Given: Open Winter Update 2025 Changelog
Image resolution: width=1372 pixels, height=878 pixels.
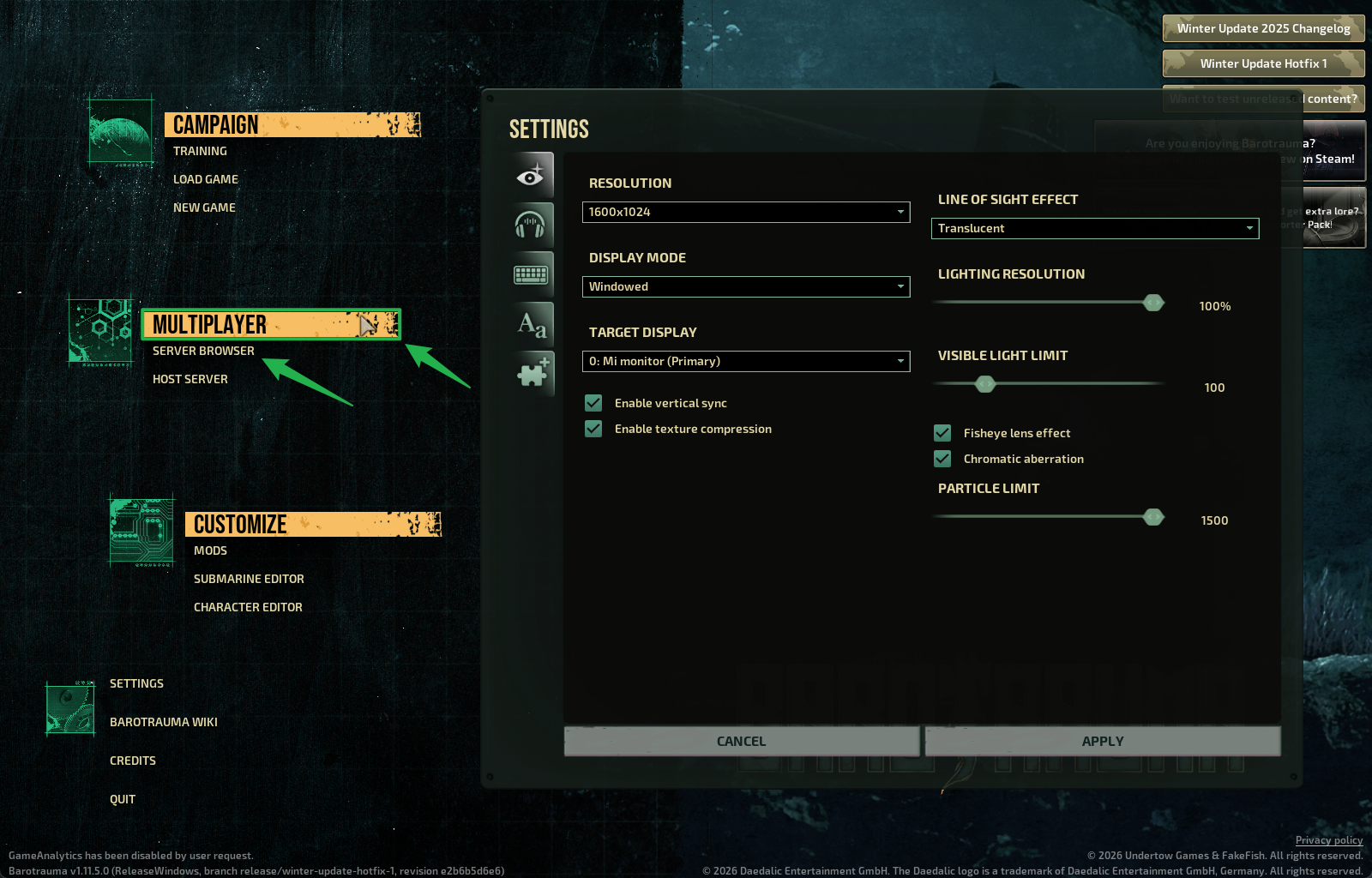Looking at the screenshot, I should (x=1263, y=28).
